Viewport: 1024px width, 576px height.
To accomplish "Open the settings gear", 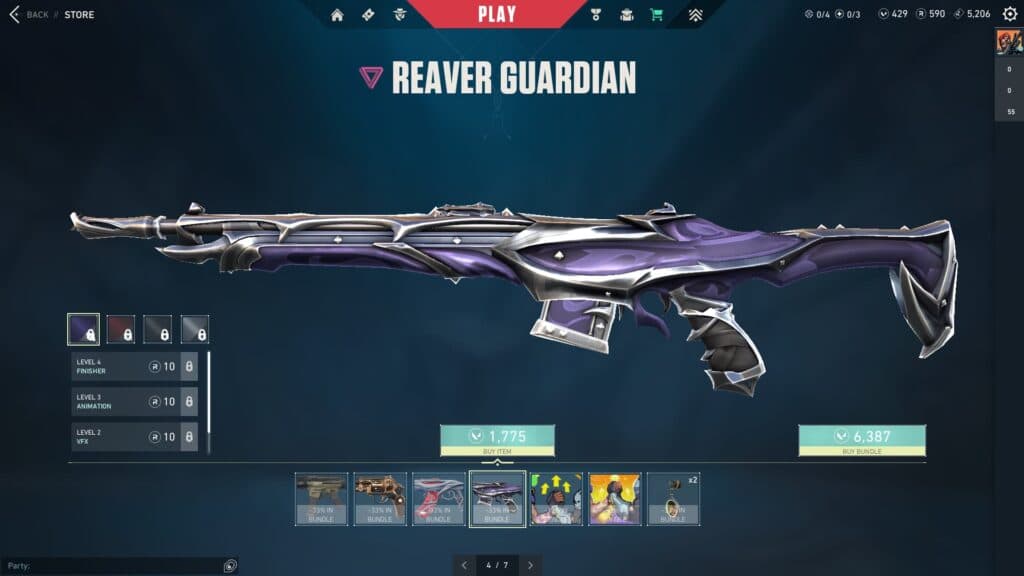I will tap(1009, 14).
